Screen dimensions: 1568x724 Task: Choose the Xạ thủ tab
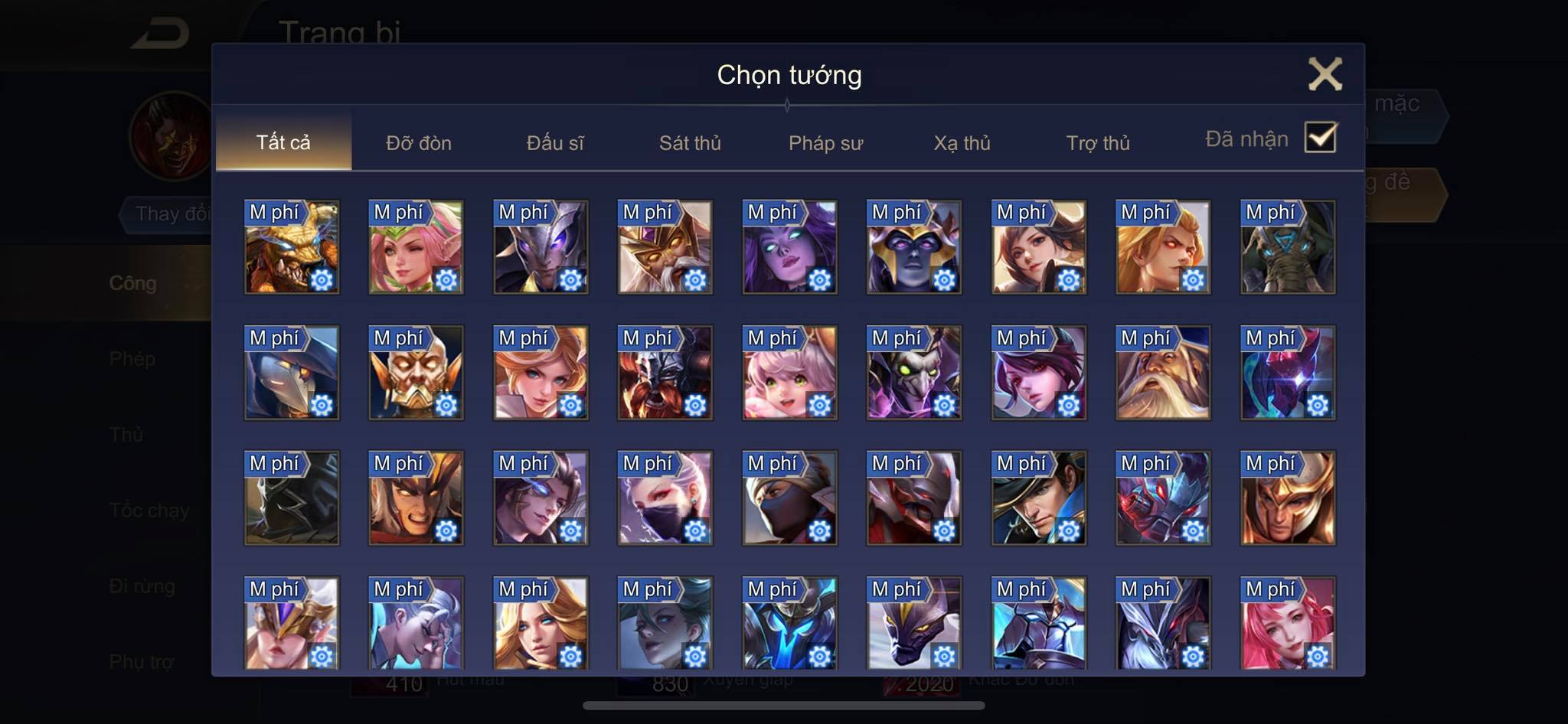pyautogui.click(x=962, y=143)
